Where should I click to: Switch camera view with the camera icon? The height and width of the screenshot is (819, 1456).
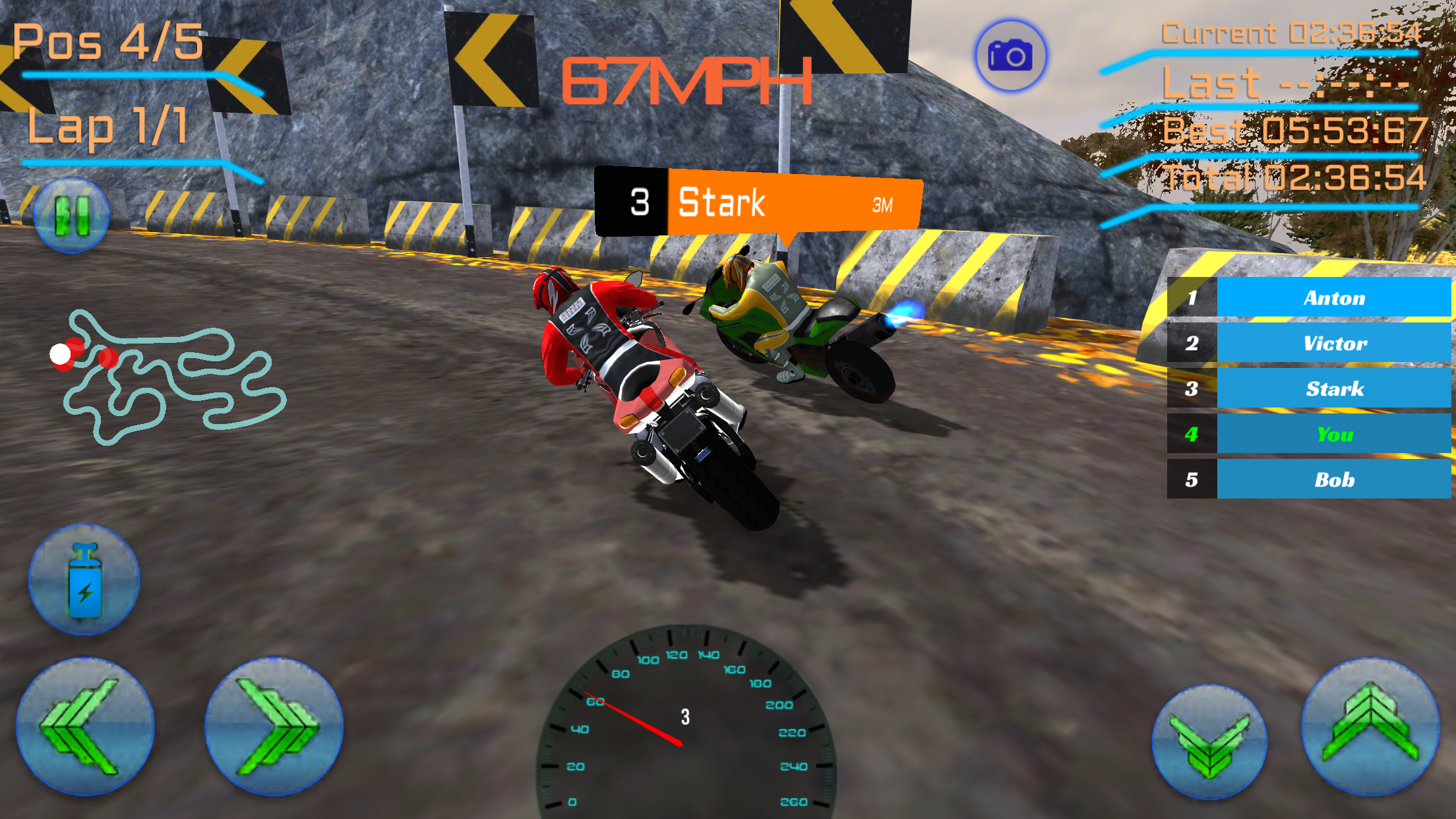1010,56
